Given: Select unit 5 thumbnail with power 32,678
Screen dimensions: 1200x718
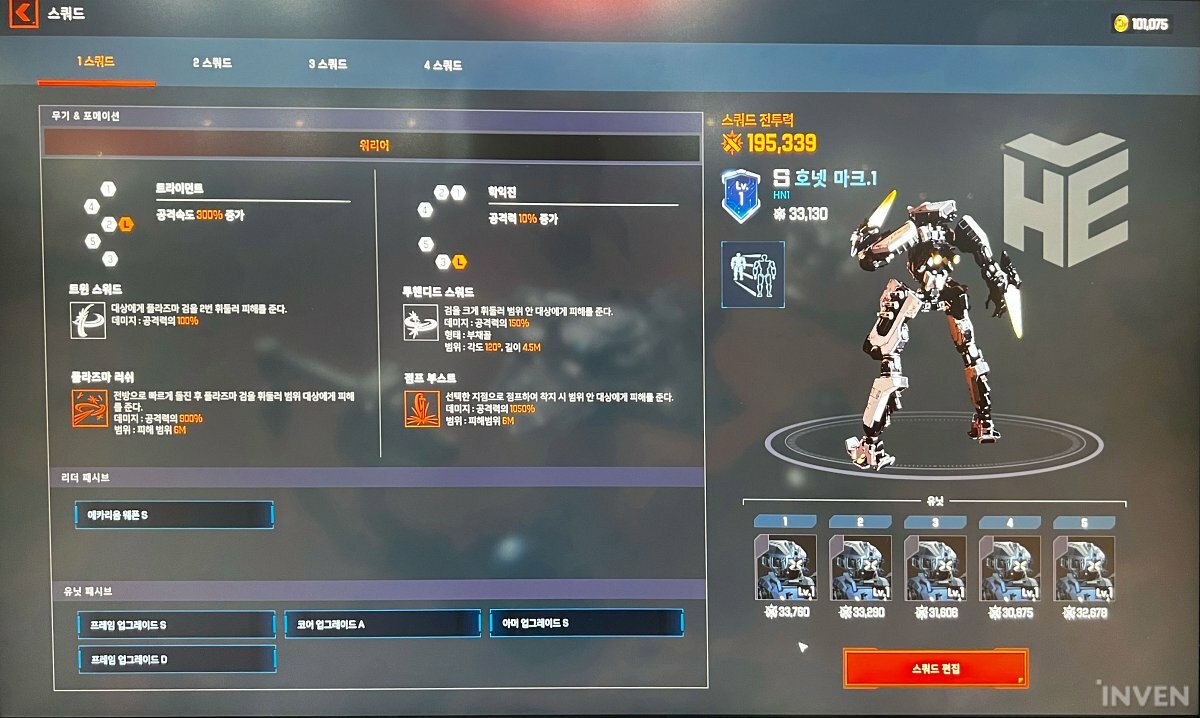Looking at the screenshot, I should coord(1084,568).
